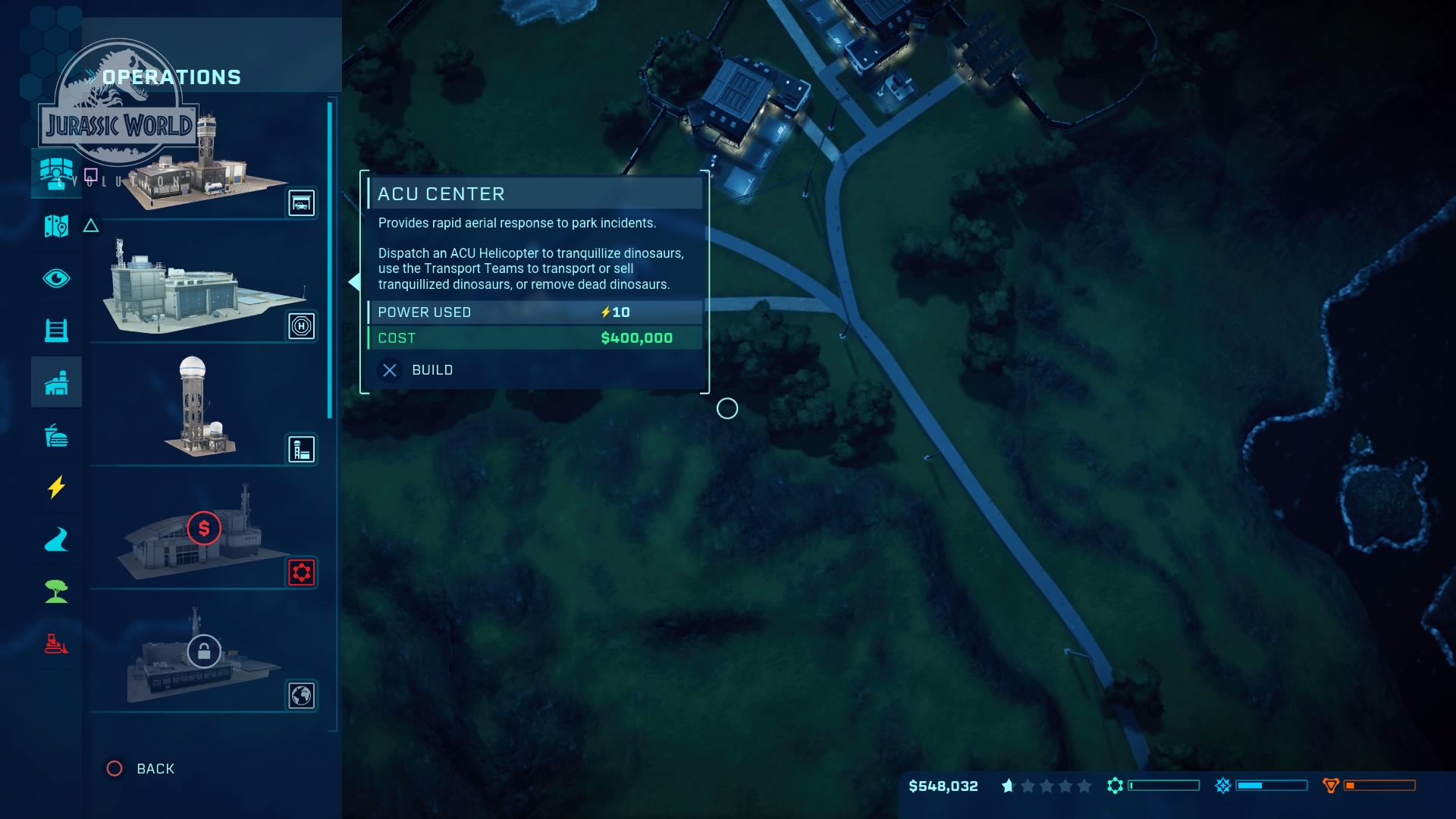The image size is (1456, 819).
Task: Click the paths category icon
Action: (55, 540)
